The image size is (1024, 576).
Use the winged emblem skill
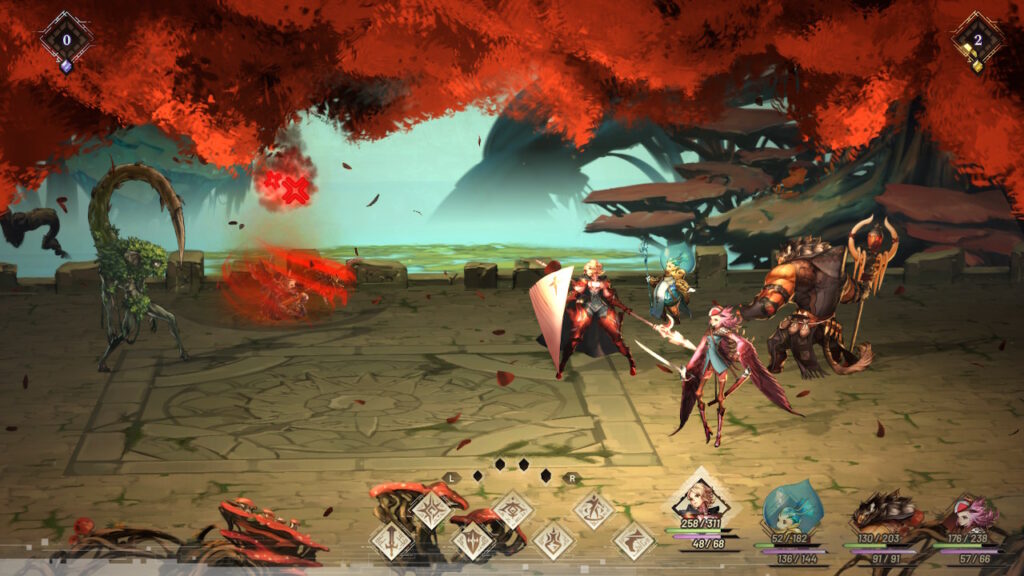point(513,510)
